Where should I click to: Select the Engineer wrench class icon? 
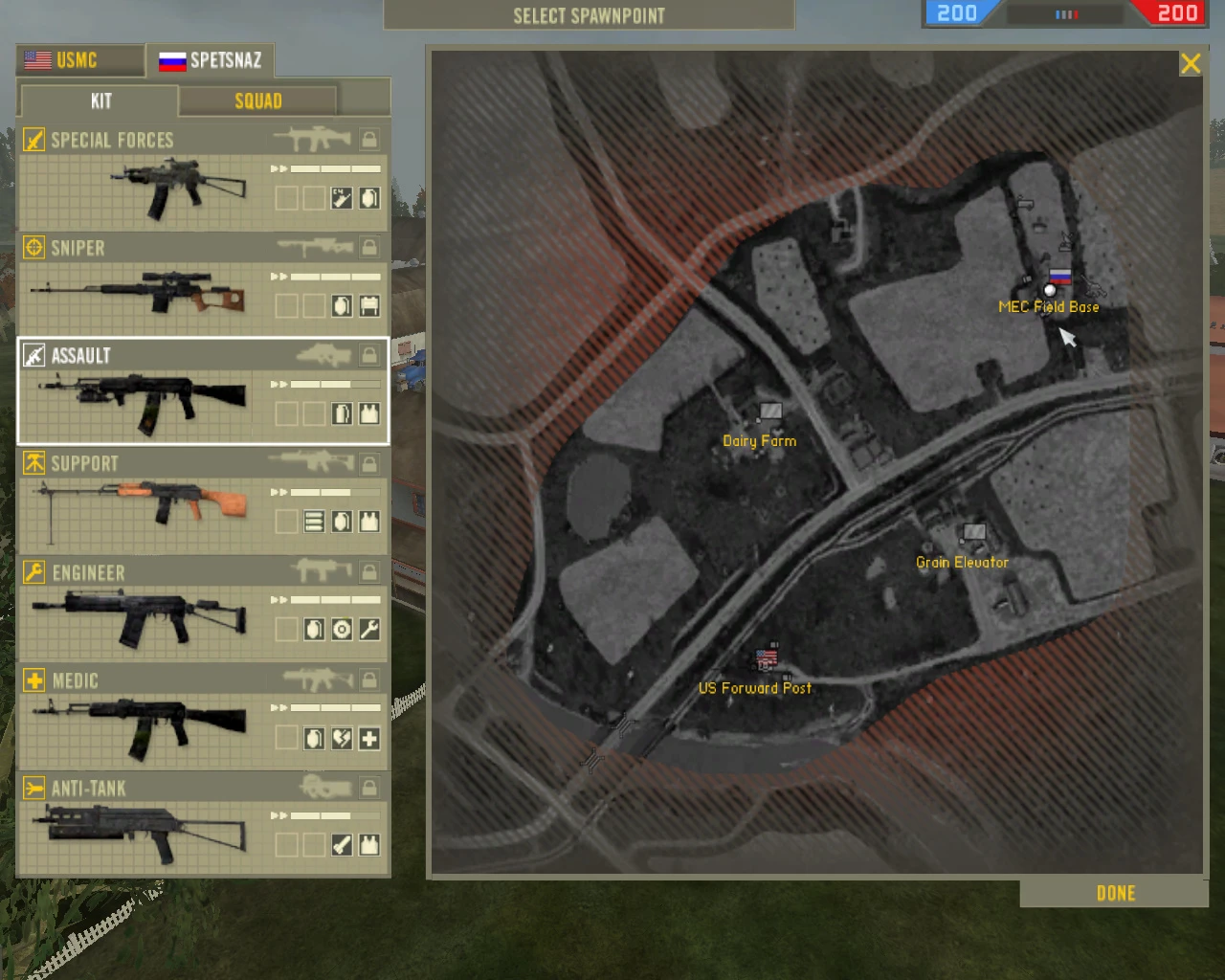pyautogui.click(x=34, y=571)
